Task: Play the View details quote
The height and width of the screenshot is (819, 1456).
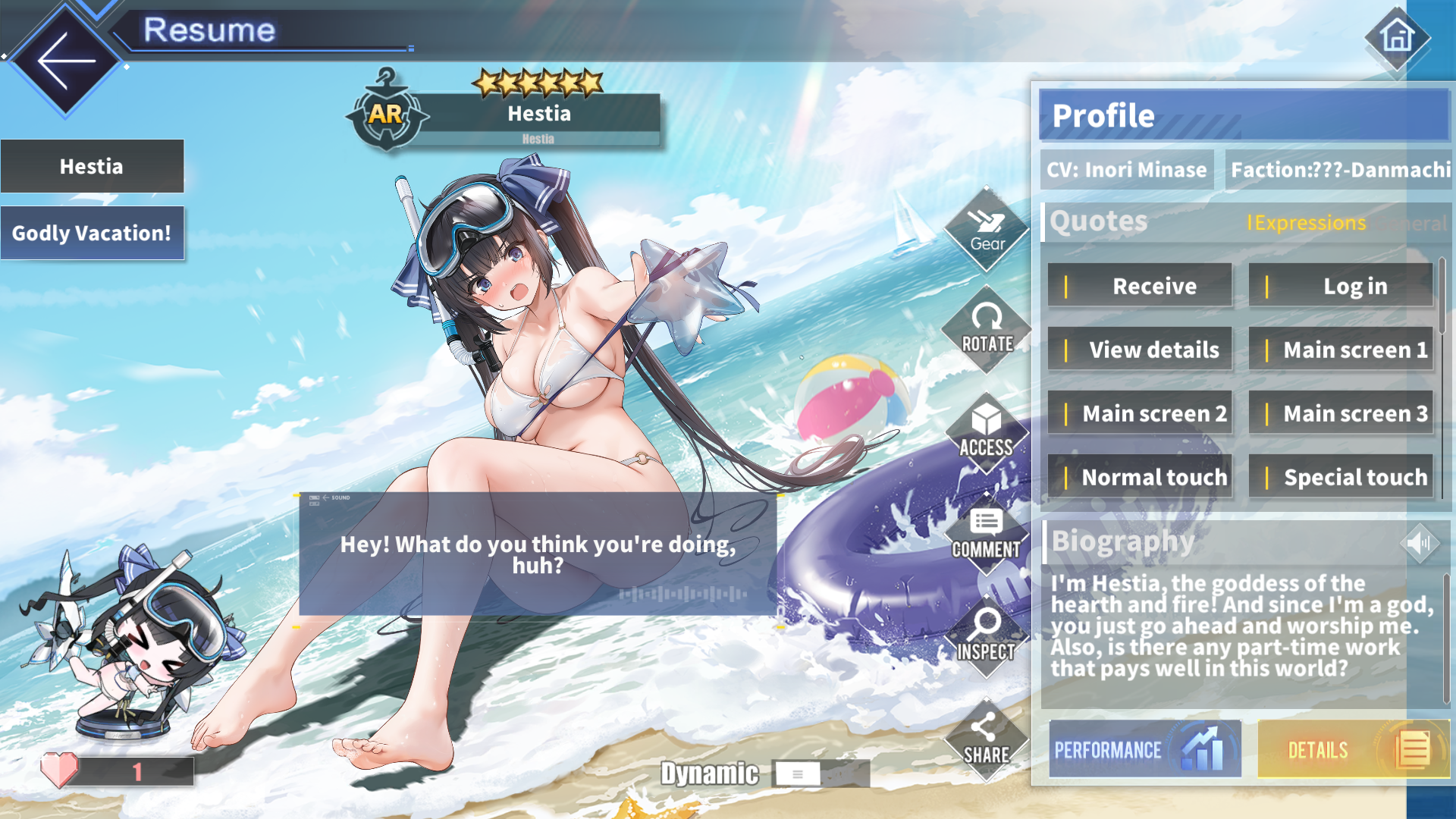Action: pos(1140,350)
